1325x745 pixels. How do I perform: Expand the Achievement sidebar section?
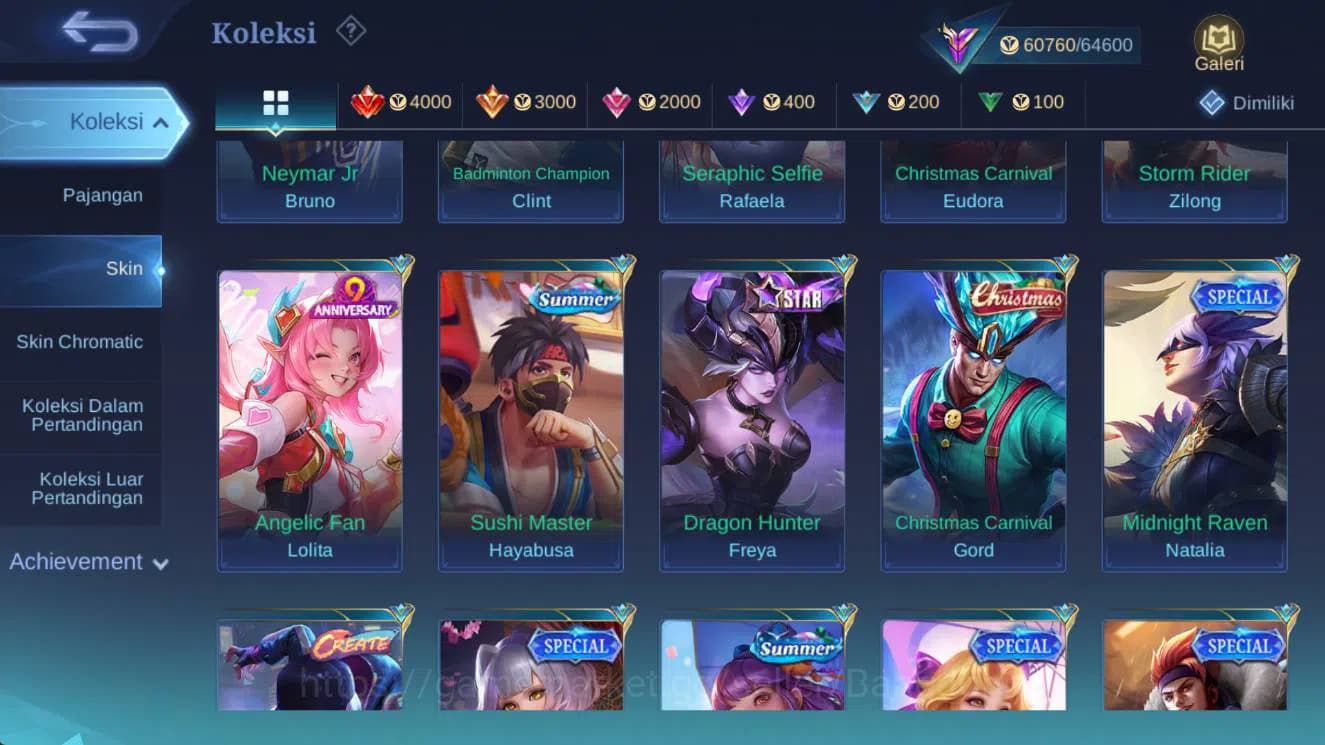tap(88, 561)
